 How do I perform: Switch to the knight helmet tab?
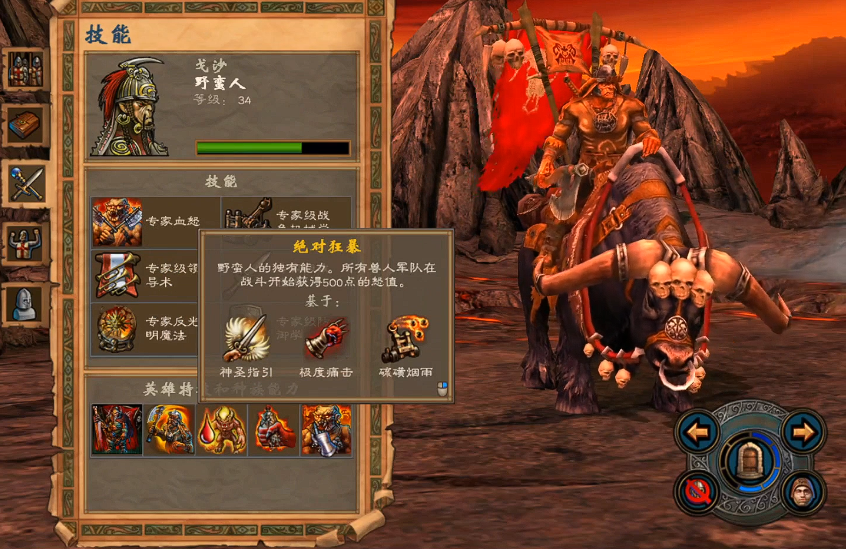tap(26, 303)
